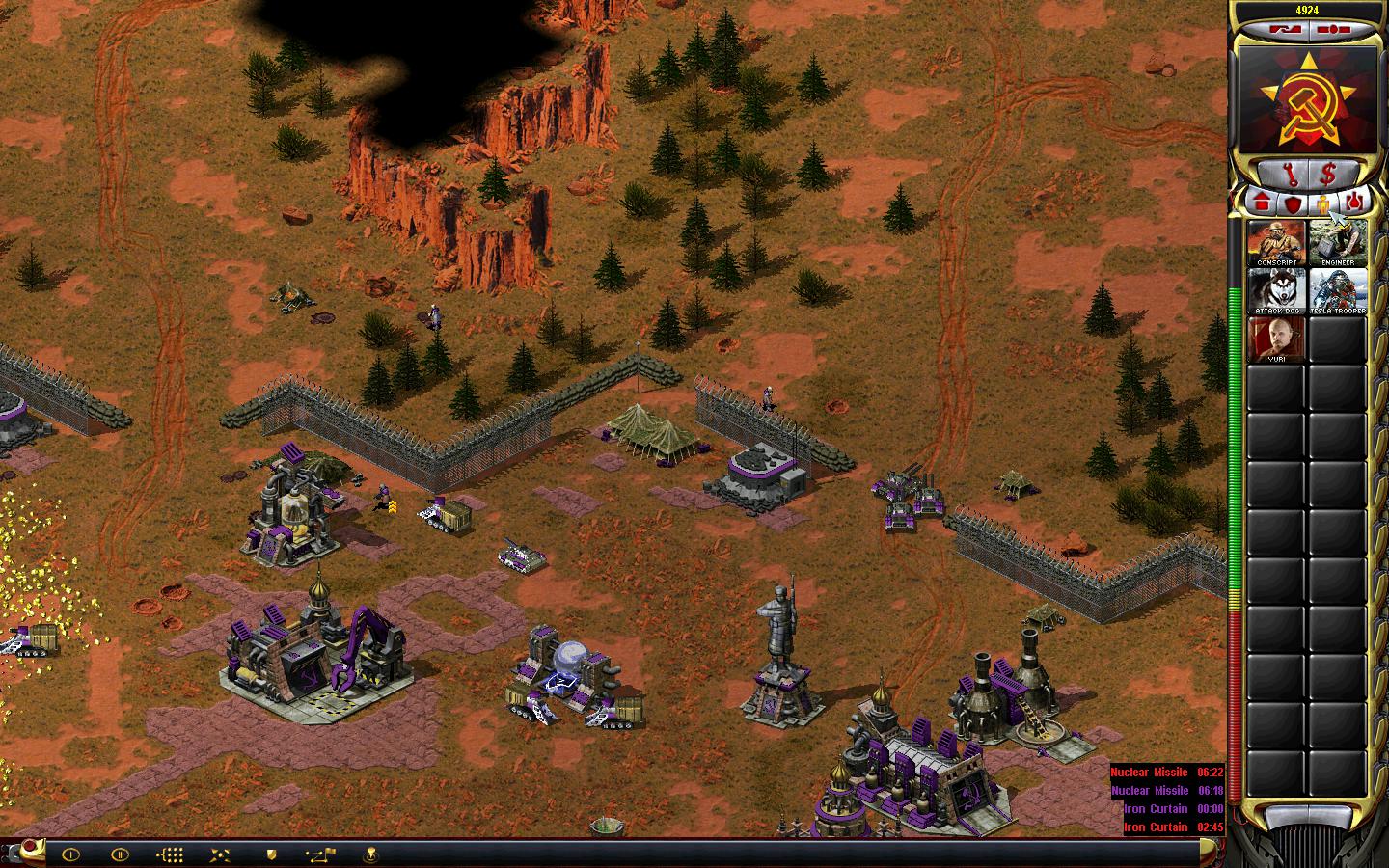Viewport: 1389px width, 868px height.
Task: Click the radar display with Soviet emblem
Action: click(x=1308, y=100)
